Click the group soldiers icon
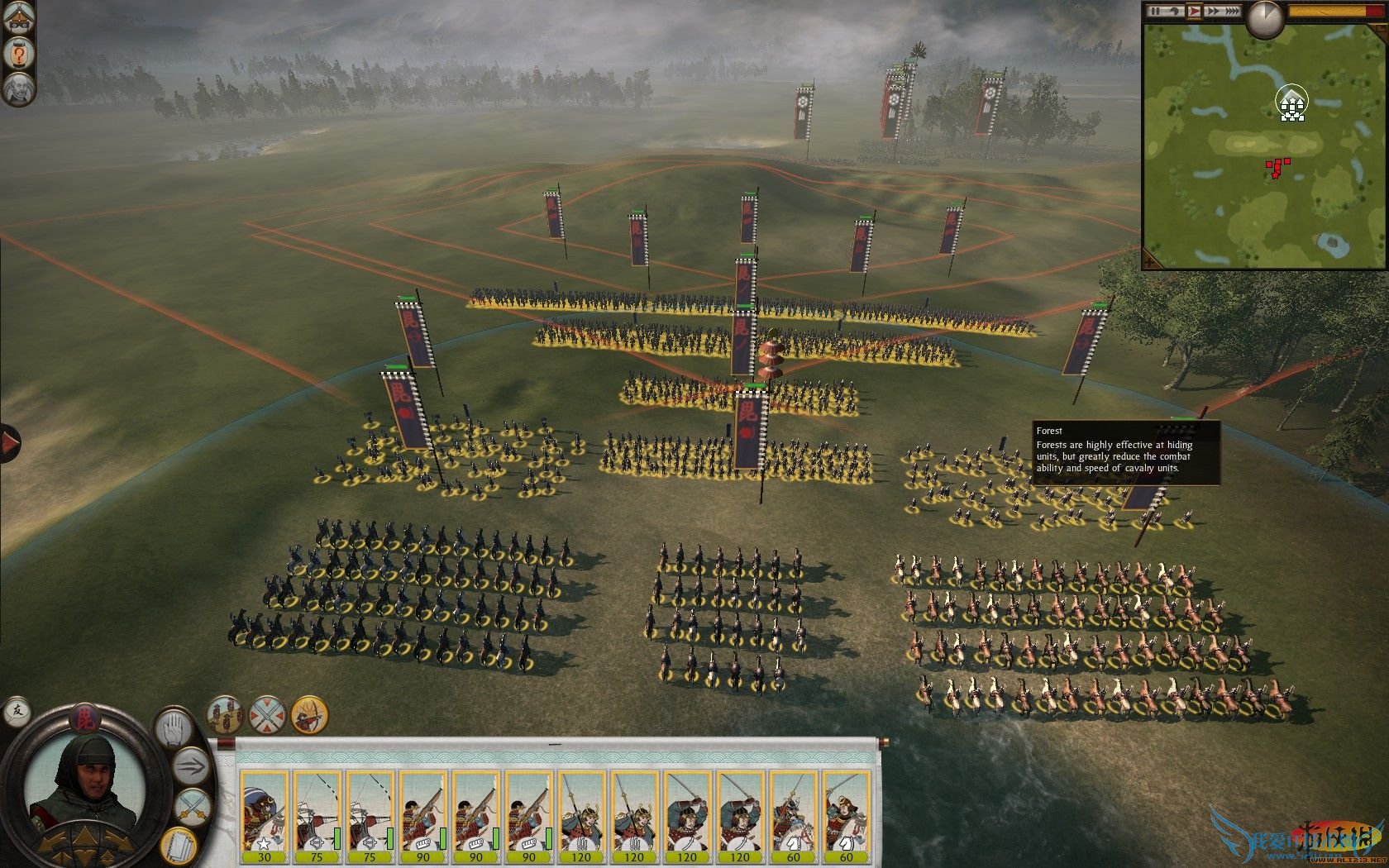1389x868 pixels. click(225, 714)
